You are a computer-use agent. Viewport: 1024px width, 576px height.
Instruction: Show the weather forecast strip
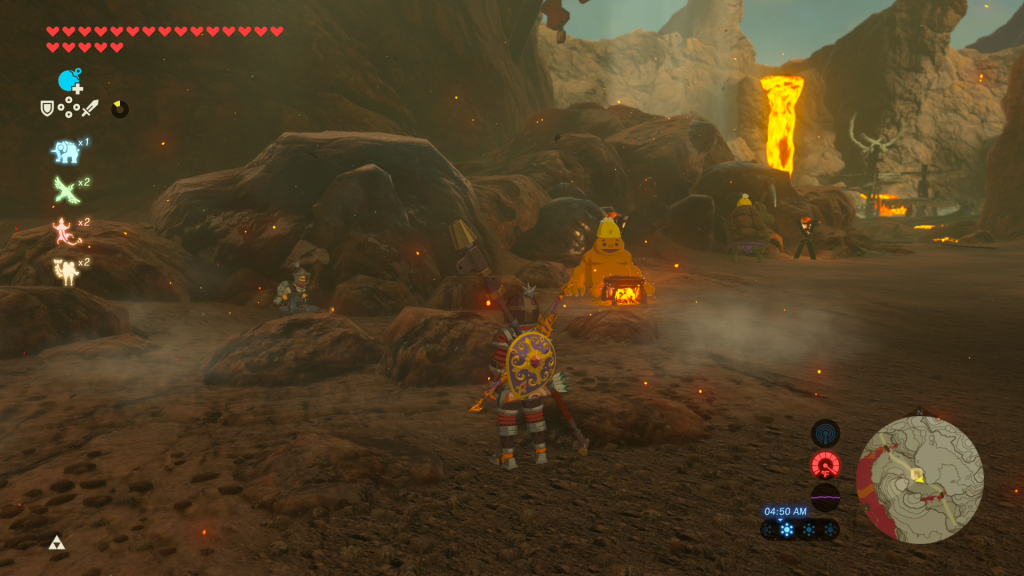tap(800, 530)
